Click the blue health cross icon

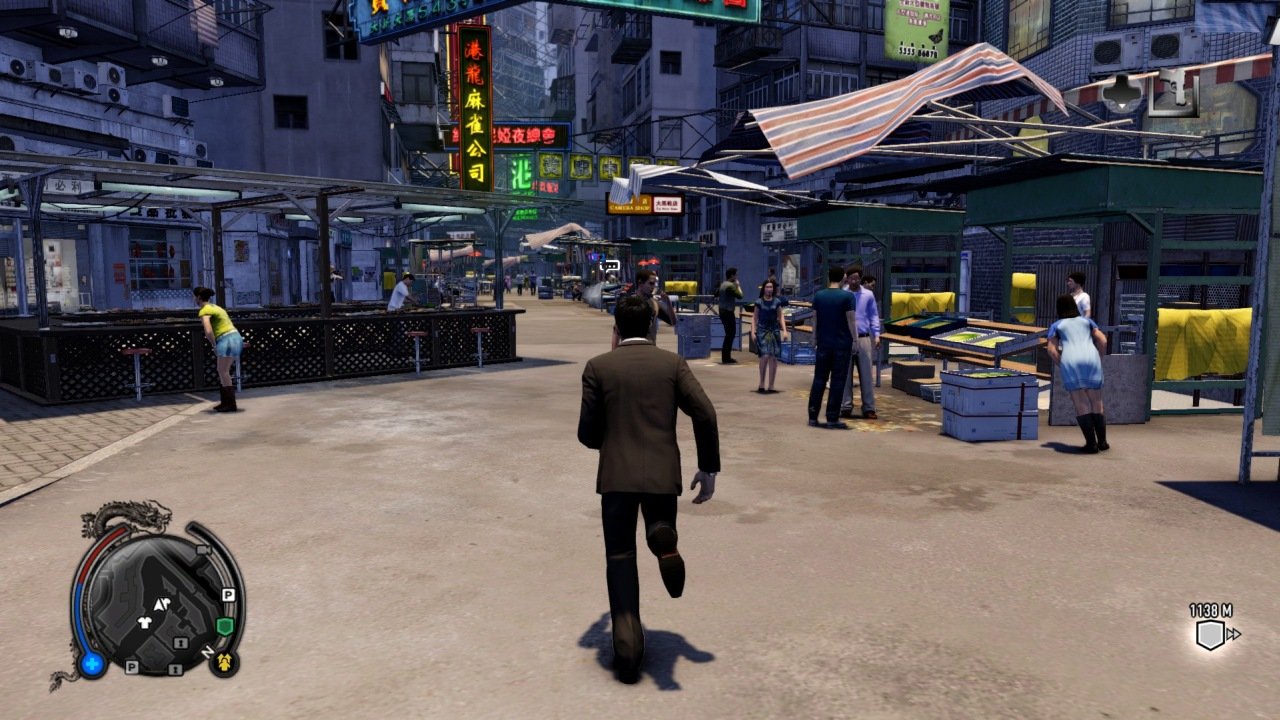click(x=93, y=663)
